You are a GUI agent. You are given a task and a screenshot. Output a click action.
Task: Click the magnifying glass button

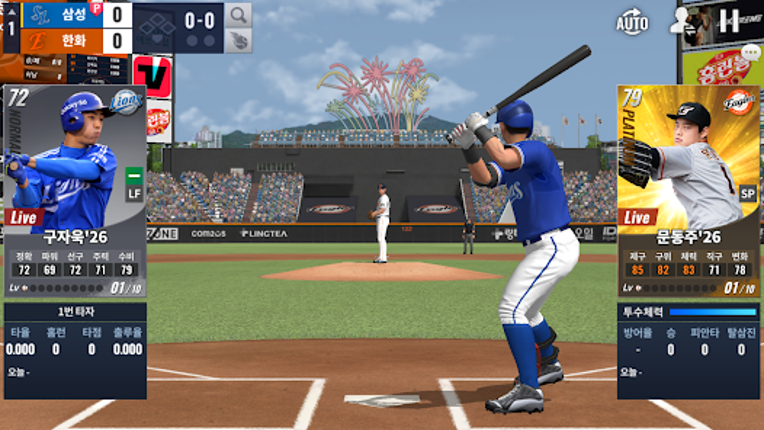(x=238, y=15)
